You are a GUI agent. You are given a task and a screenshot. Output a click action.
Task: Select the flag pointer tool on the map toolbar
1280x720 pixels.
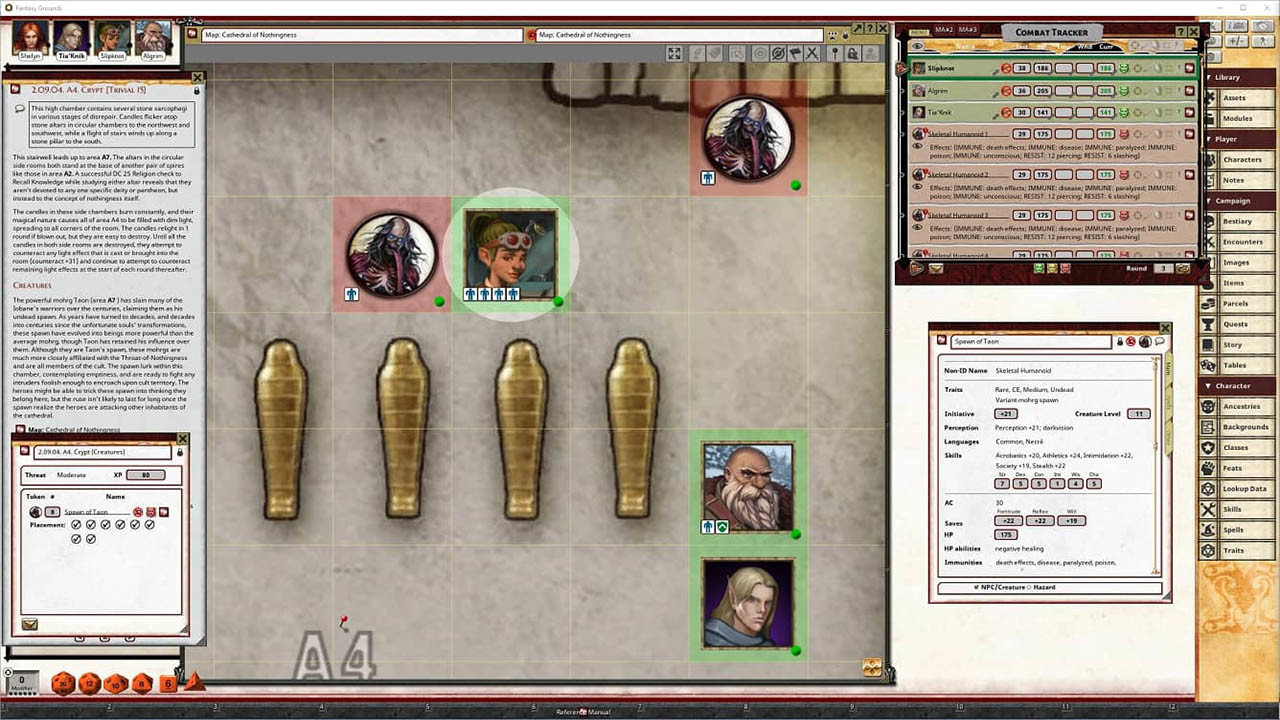pos(794,53)
